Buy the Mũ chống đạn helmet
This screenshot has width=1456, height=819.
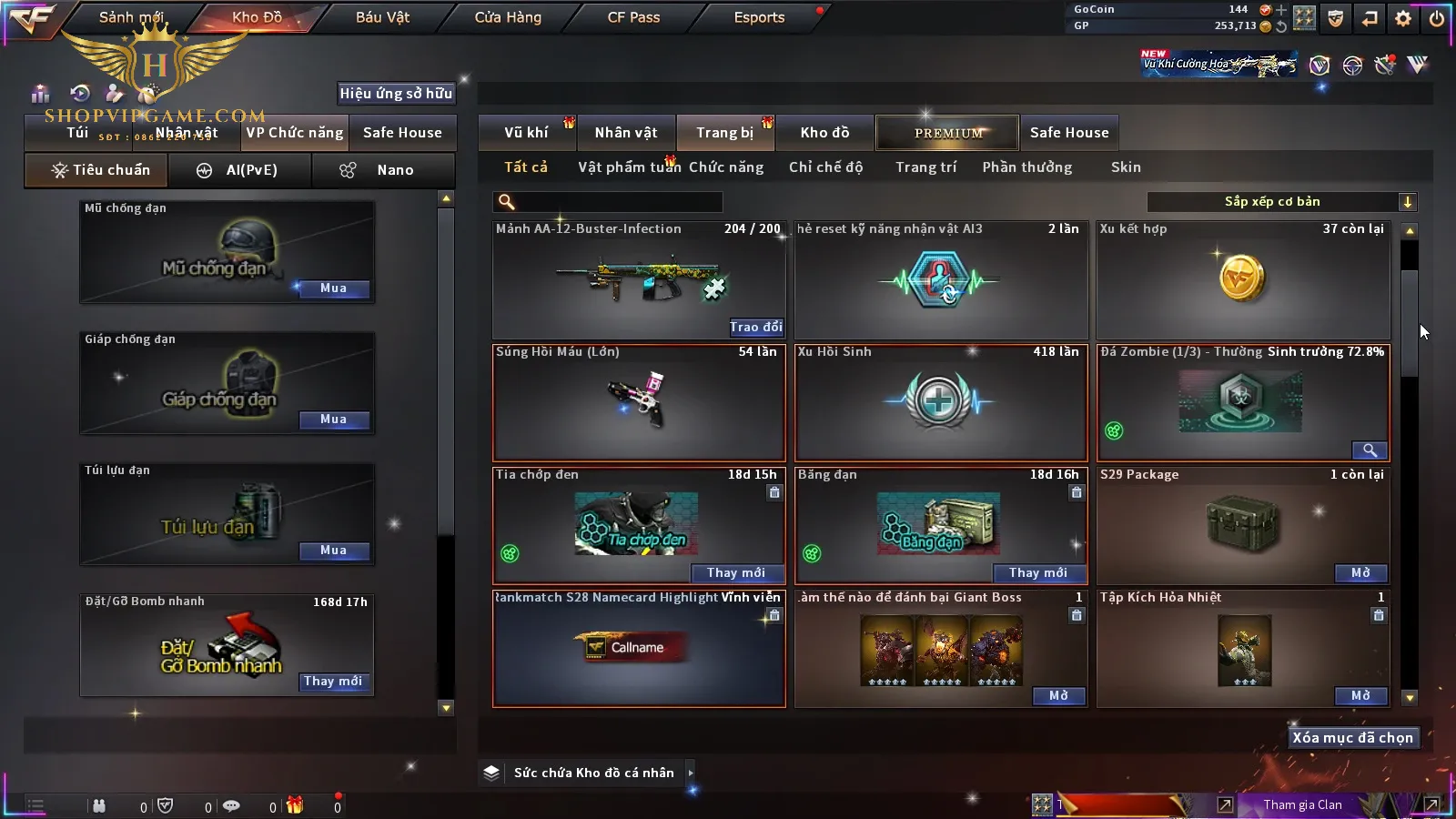point(333,288)
